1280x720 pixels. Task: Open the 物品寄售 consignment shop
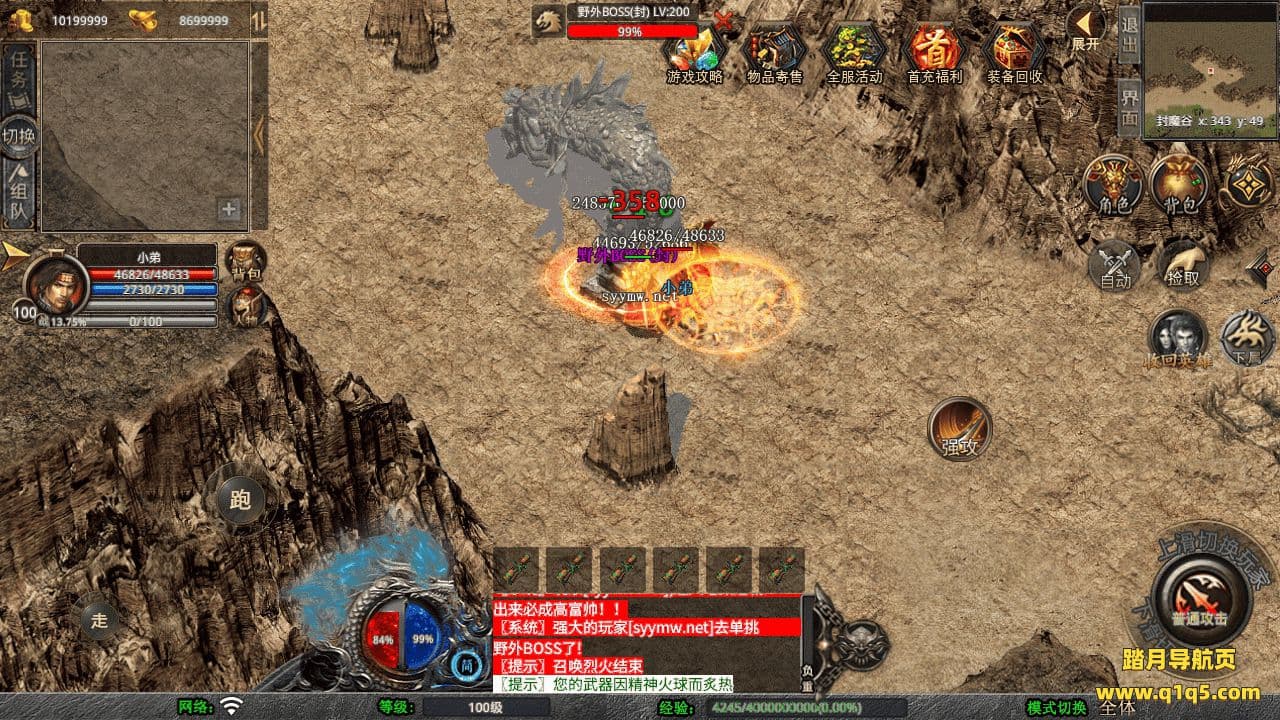coord(775,53)
